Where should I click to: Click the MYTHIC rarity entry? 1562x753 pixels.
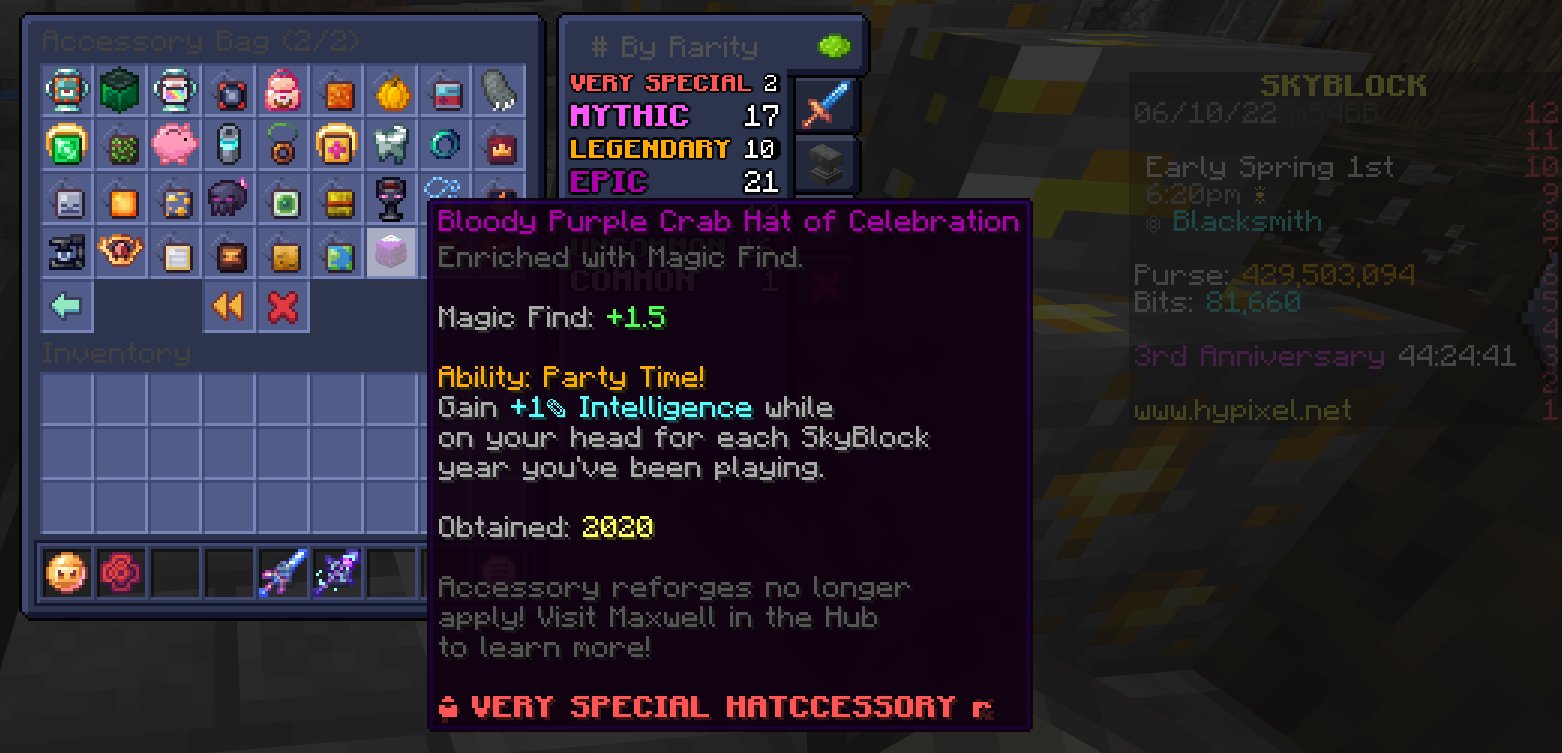[630, 115]
